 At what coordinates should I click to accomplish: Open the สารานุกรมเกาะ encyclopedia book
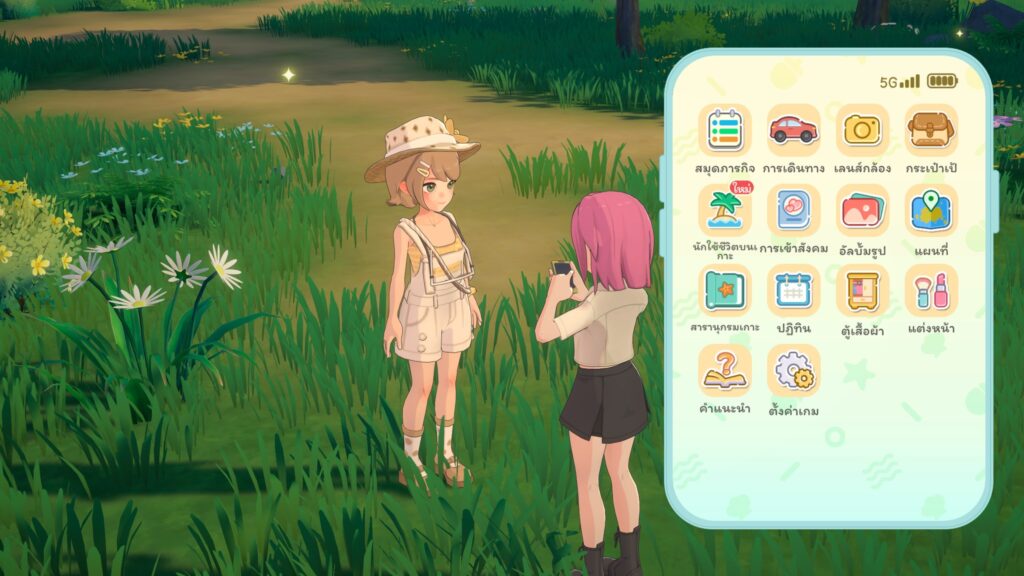(725, 290)
